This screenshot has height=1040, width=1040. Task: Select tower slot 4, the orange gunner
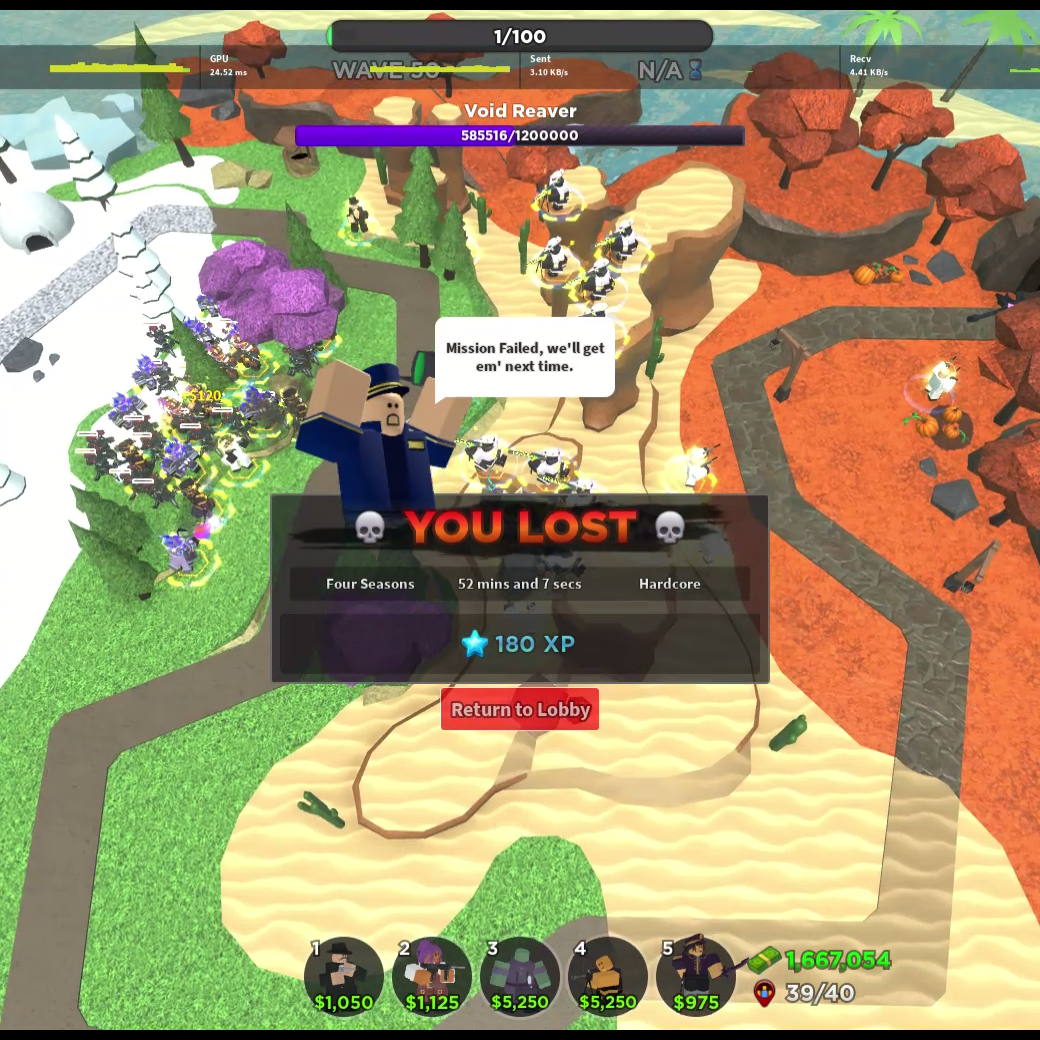click(x=608, y=976)
